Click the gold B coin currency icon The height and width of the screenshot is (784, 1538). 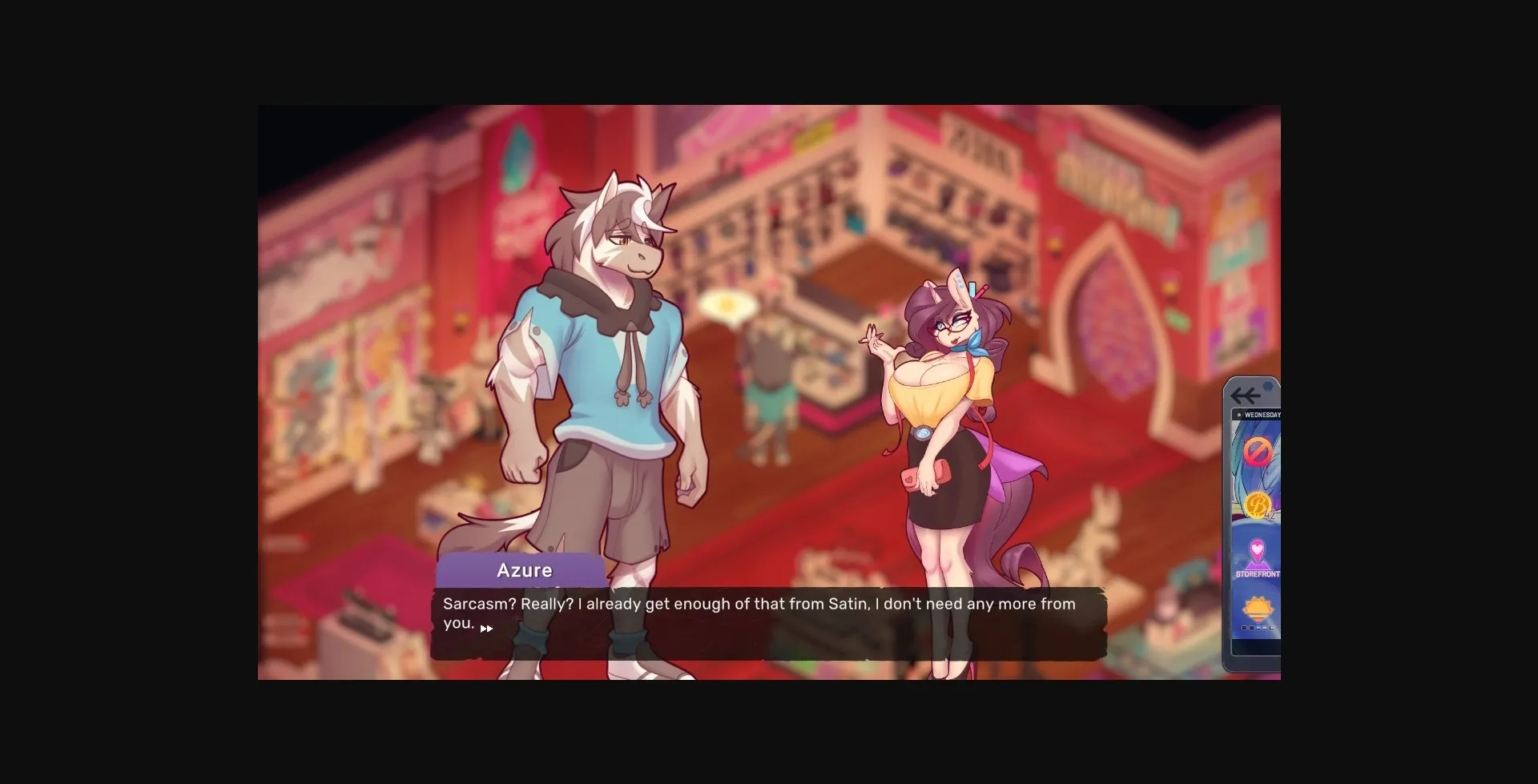point(1258,502)
